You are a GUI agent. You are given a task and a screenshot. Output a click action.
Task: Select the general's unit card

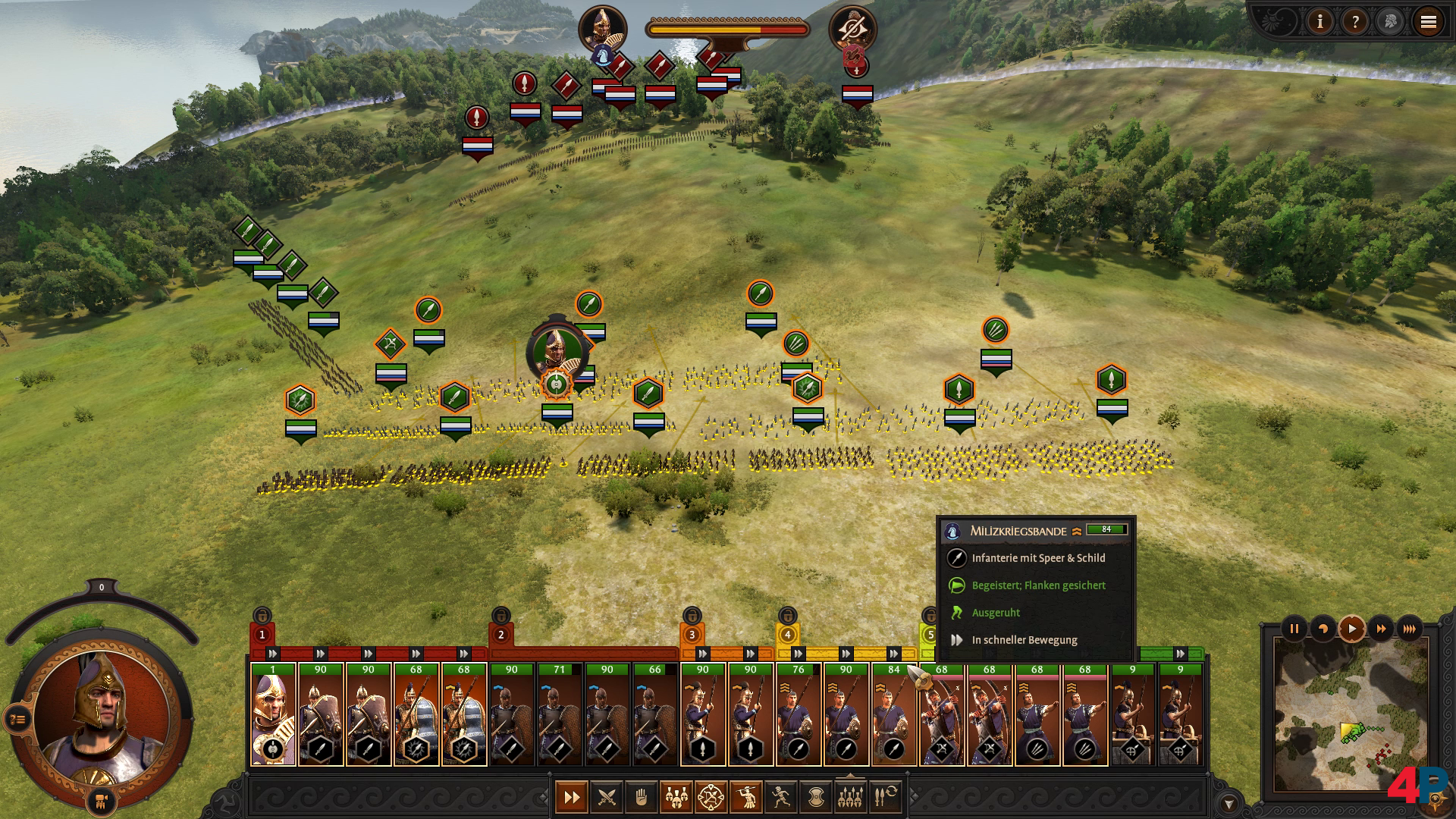(273, 714)
